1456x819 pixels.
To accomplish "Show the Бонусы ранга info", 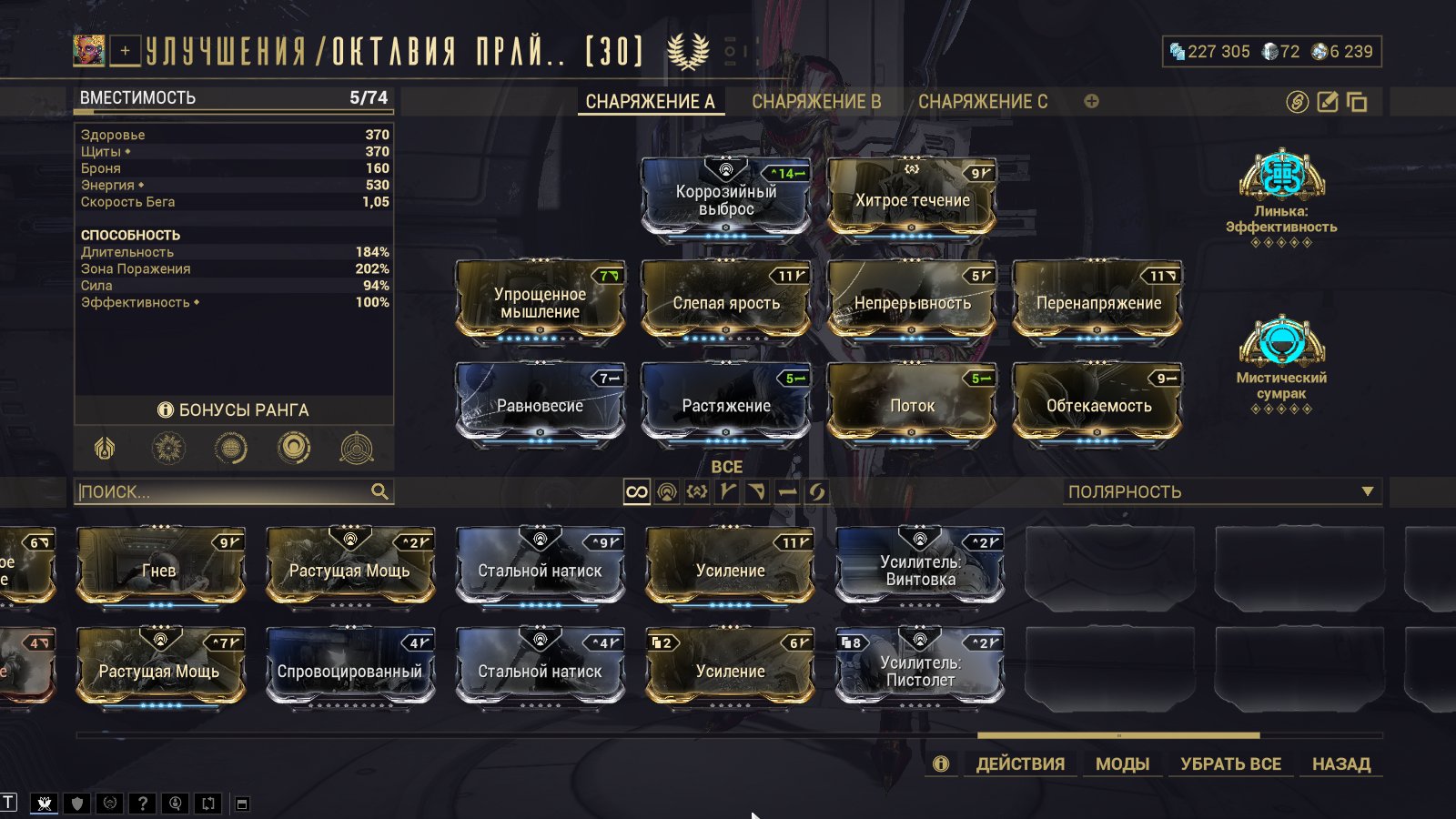I will 234,410.
